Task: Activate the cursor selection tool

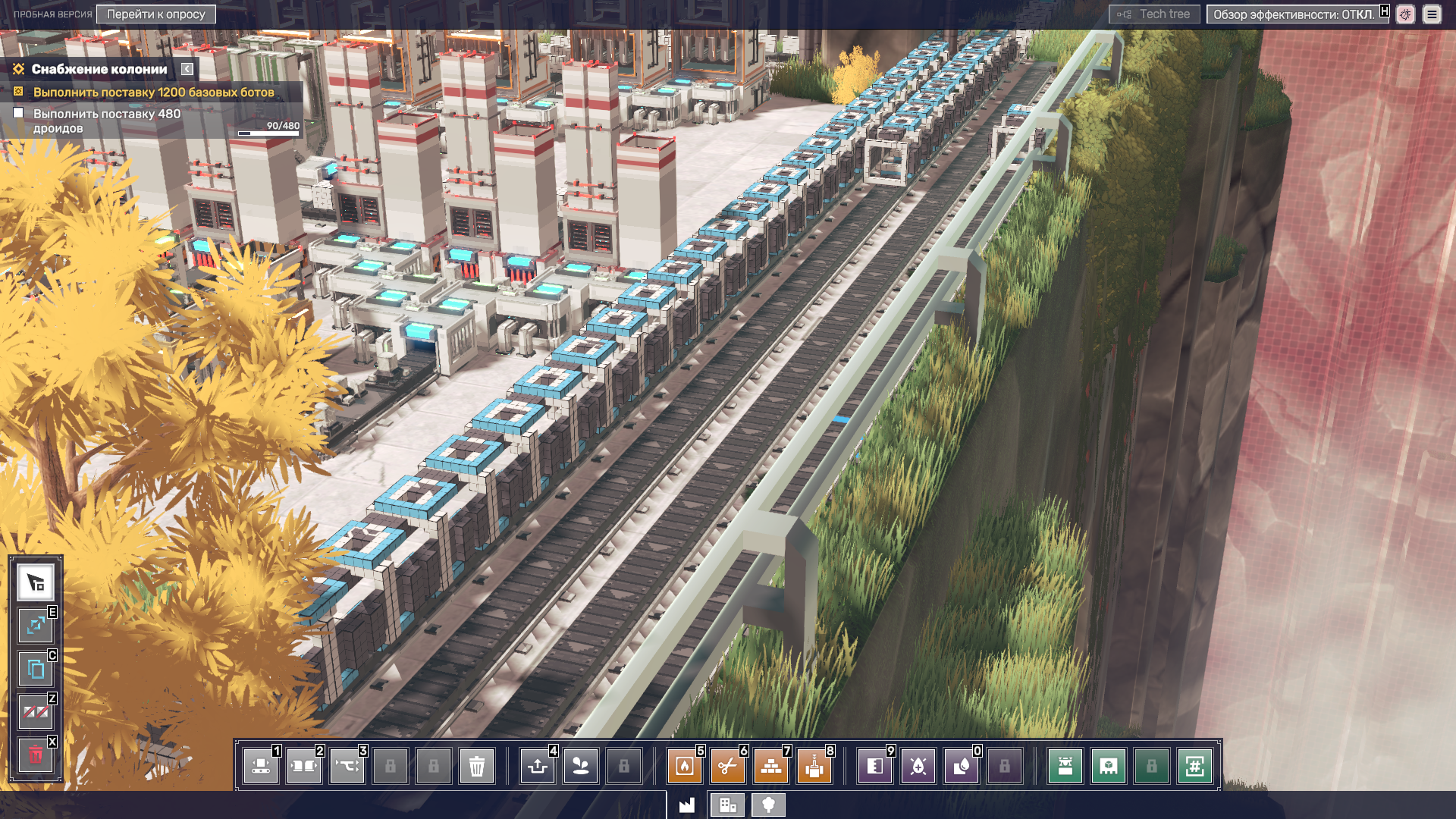Action: (36, 582)
